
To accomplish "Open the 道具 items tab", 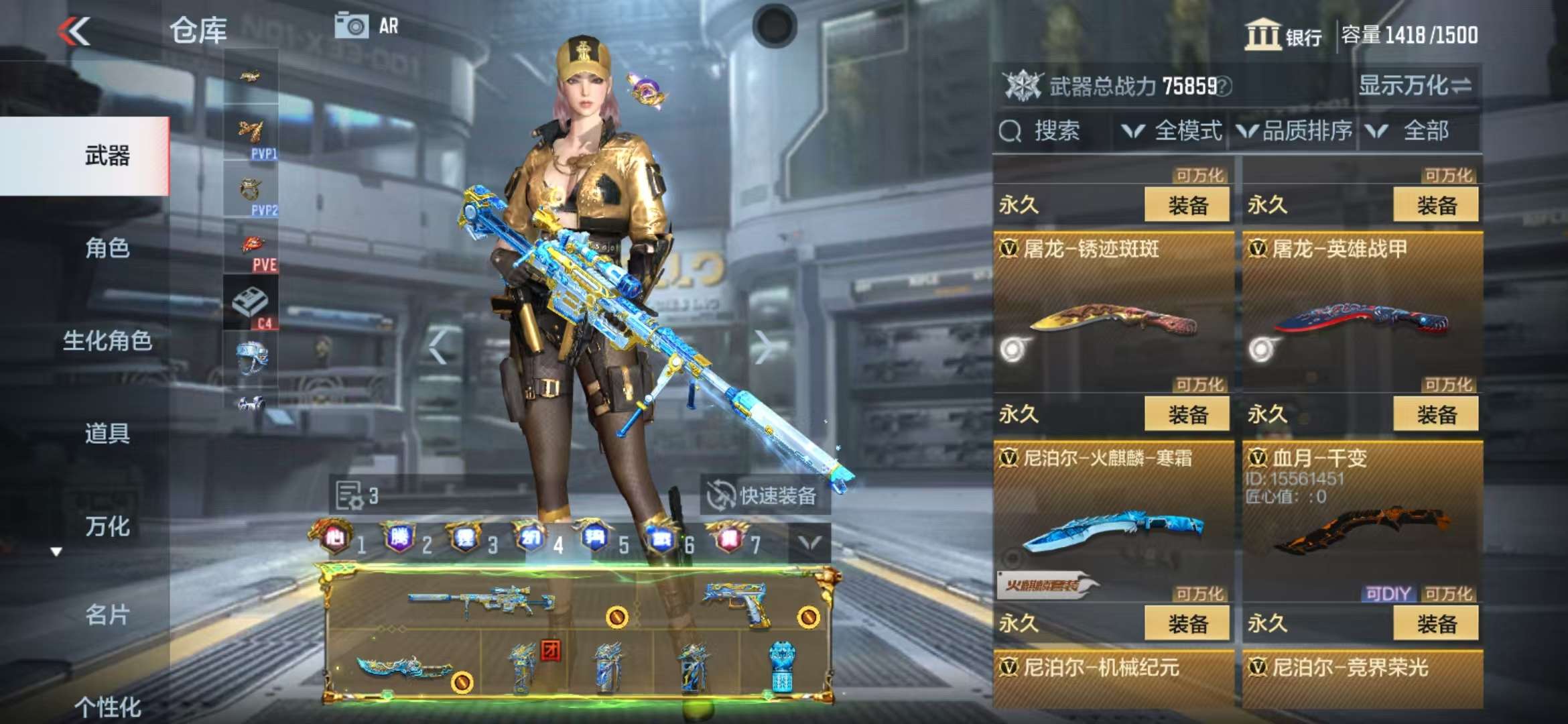I will 107,433.
